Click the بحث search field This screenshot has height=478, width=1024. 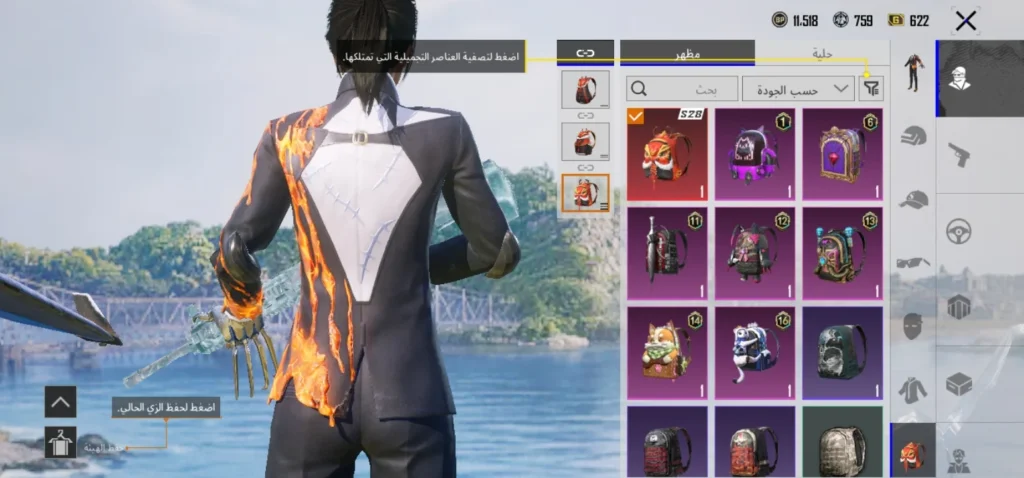tap(681, 88)
